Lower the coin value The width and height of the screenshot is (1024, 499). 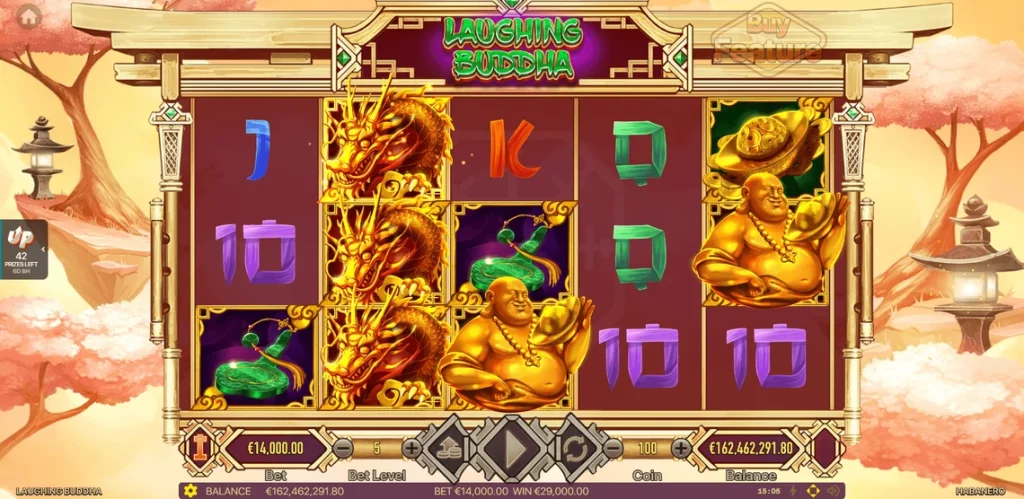coord(612,448)
